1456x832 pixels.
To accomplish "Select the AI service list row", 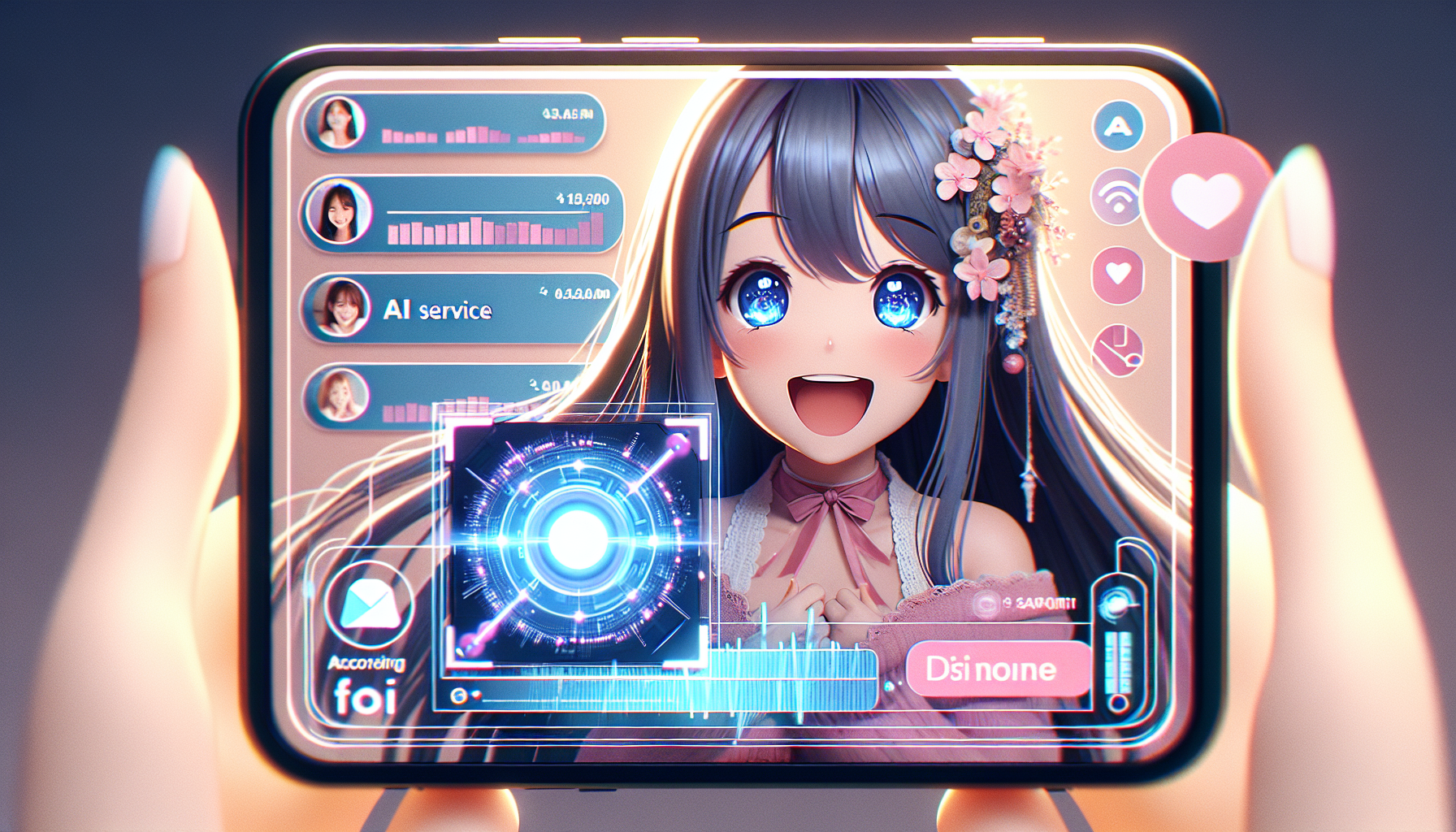I will [x=459, y=310].
